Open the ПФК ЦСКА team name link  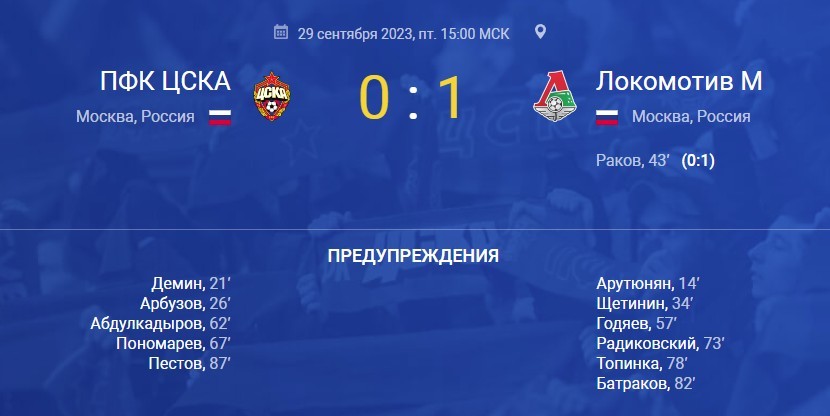[165, 81]
